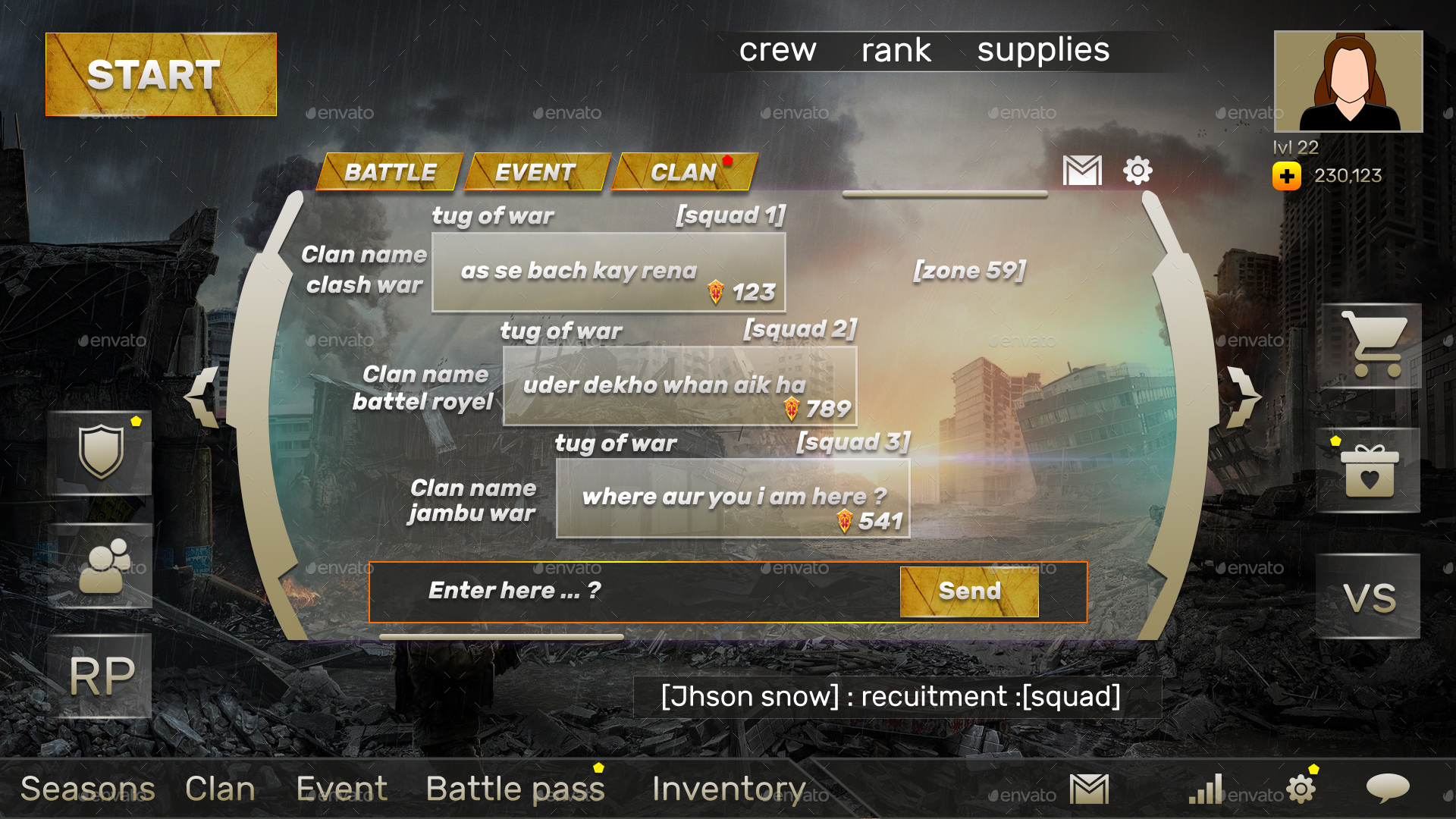
Task: Open the crew menu item
Action: [x=778, y=49]
